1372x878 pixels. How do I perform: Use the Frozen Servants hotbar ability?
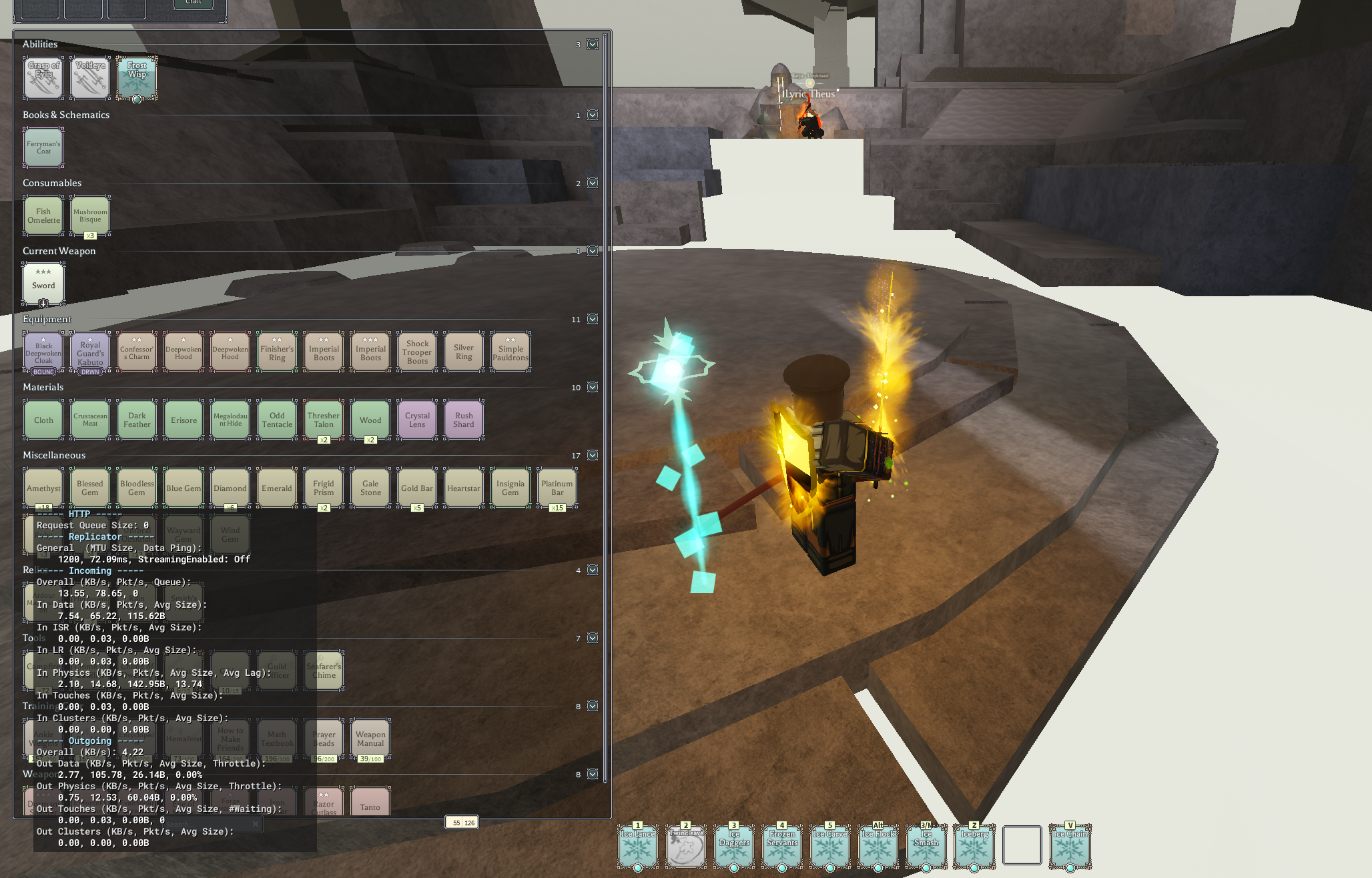(782, 846)
